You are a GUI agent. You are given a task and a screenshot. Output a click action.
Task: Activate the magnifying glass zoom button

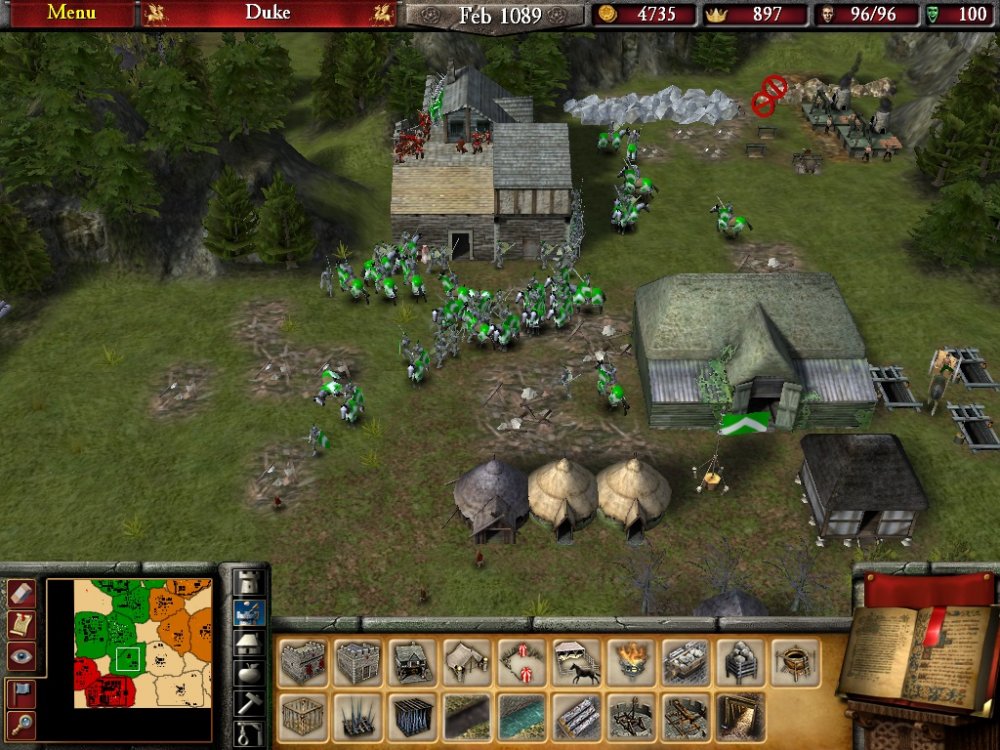point(22,724)
